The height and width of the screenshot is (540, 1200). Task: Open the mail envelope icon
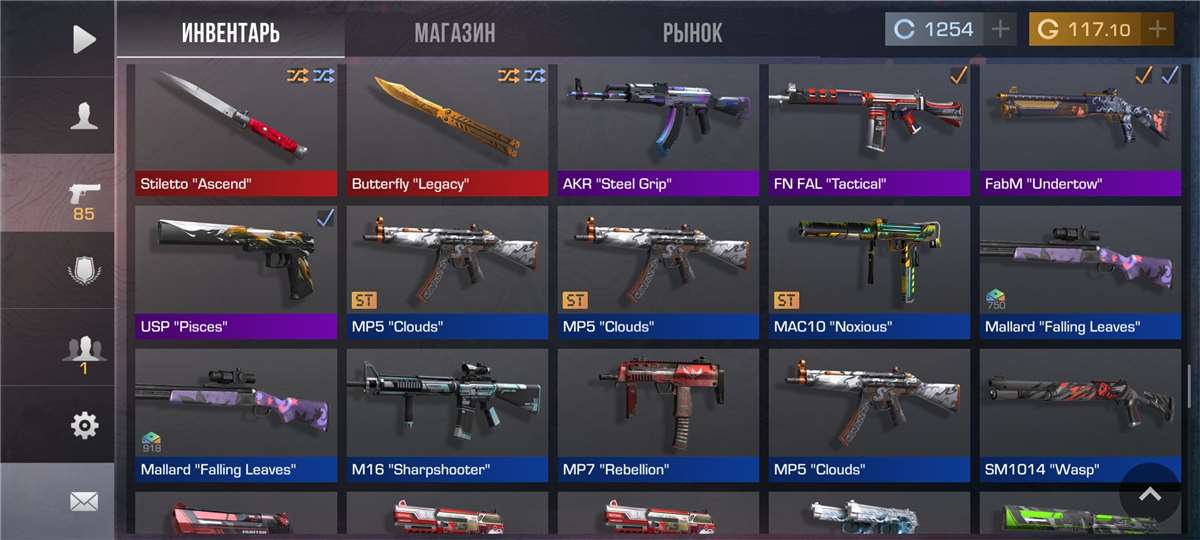pyautogui.click(x=84, y=502)
